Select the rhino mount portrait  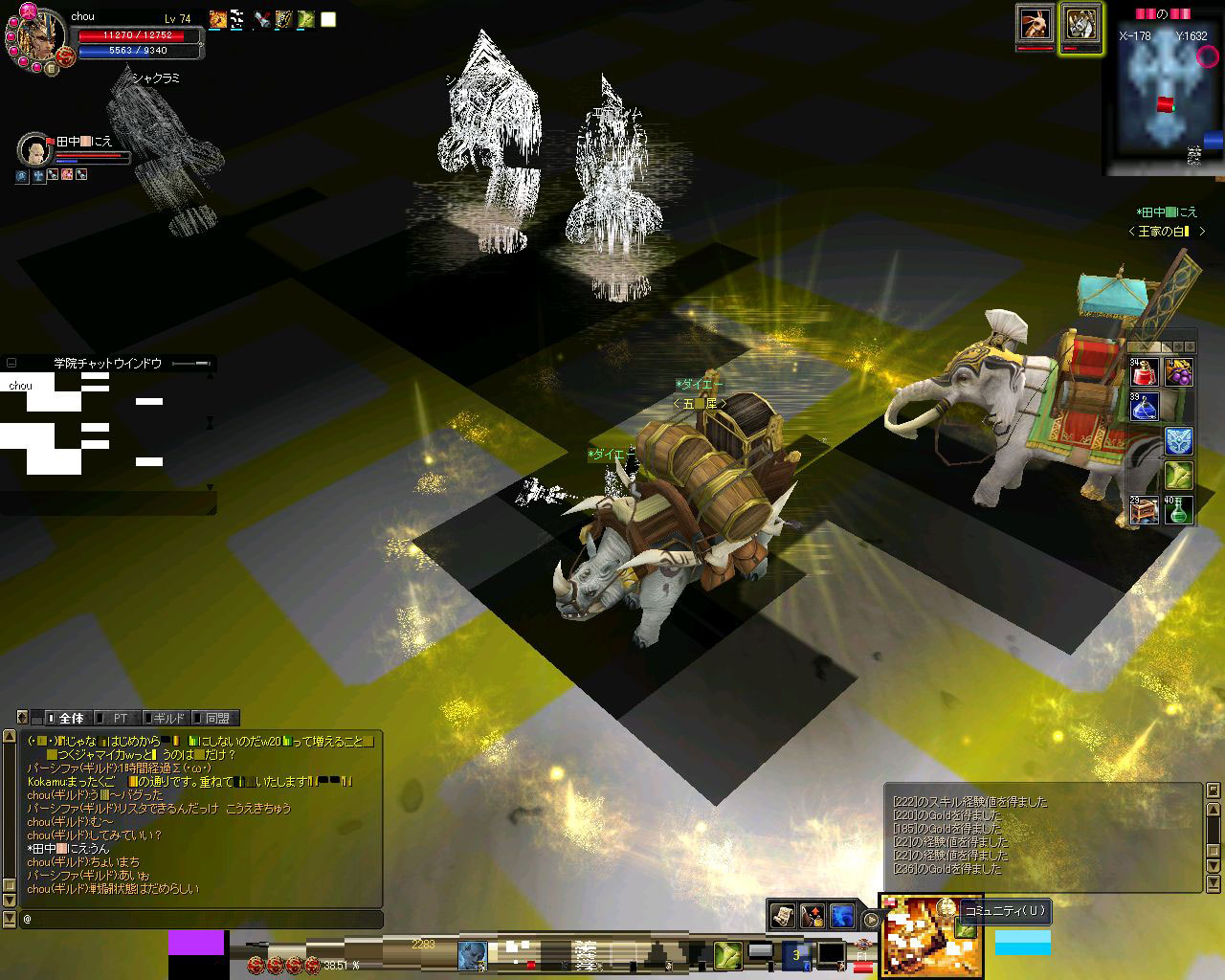[1080, 24]
